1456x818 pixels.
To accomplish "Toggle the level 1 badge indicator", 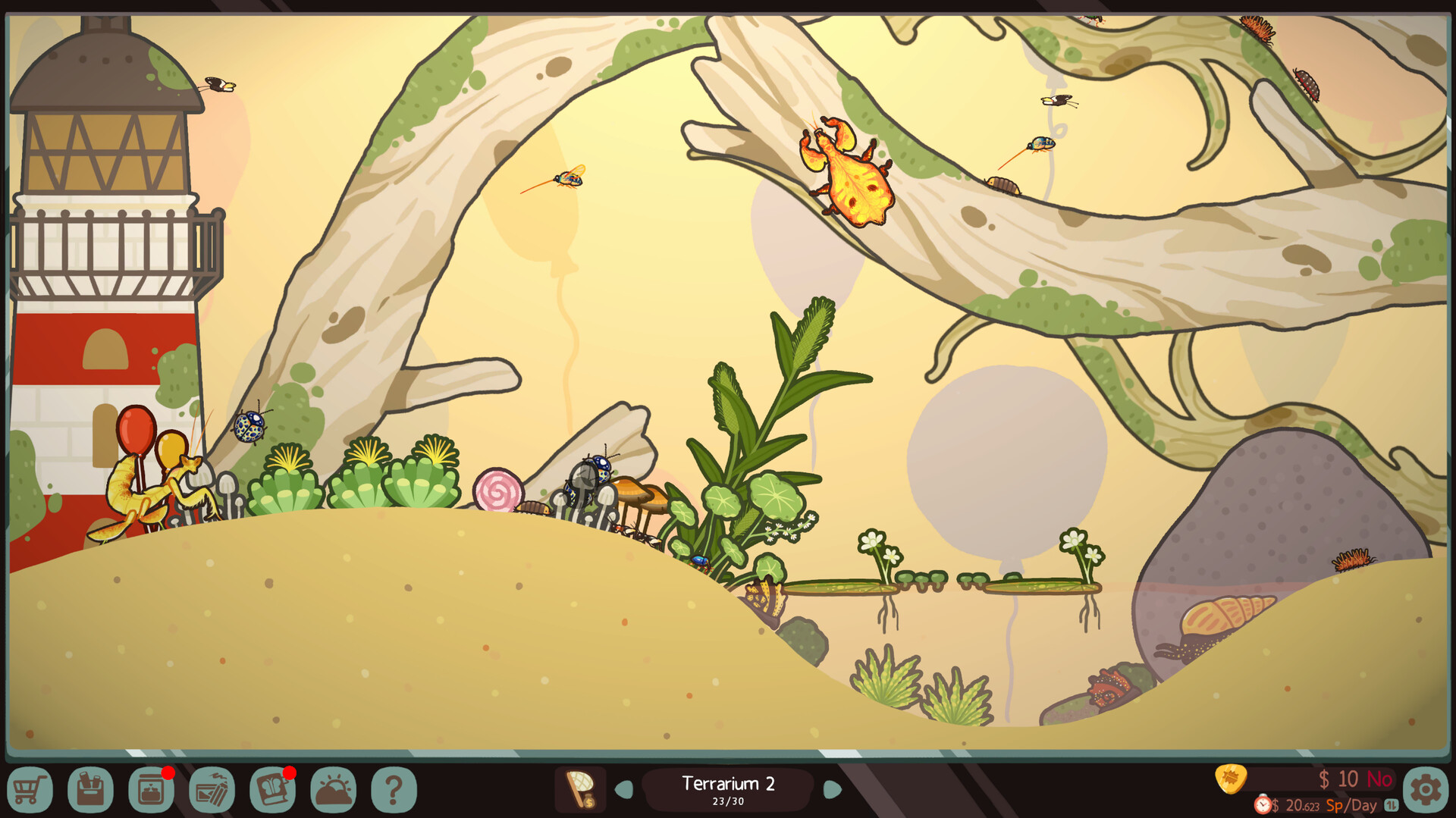I will 1390,804.
